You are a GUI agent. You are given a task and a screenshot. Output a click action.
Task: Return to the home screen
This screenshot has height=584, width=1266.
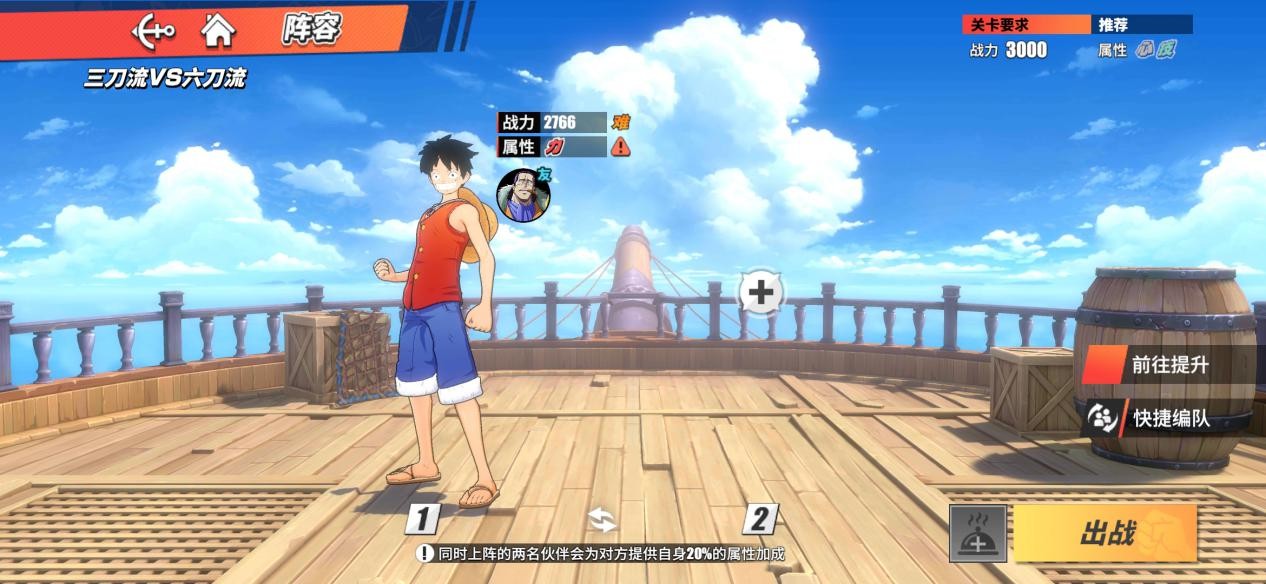pyautogui.click(x=217, y=30)
